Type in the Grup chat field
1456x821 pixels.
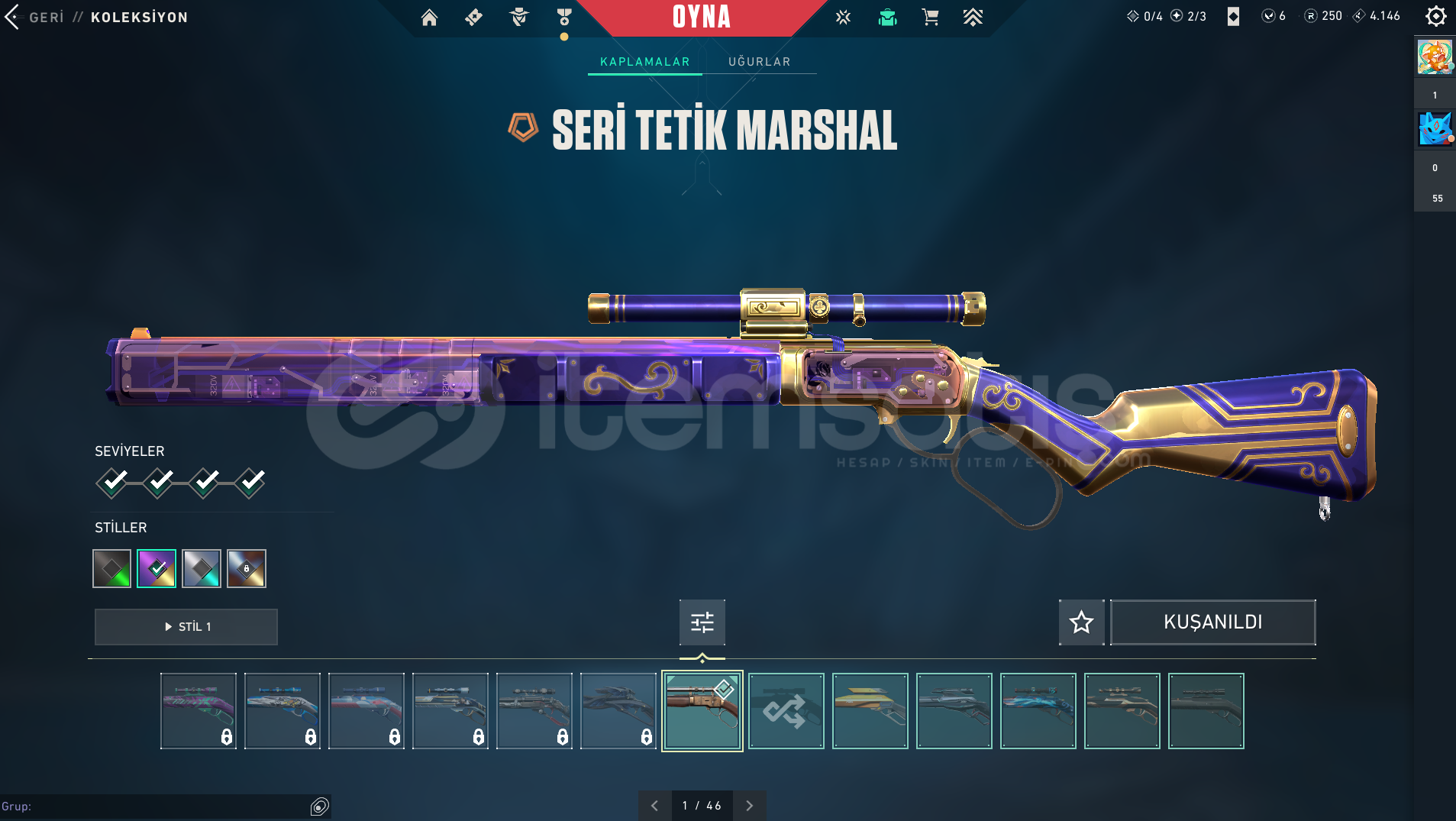[x=153, y=806]
